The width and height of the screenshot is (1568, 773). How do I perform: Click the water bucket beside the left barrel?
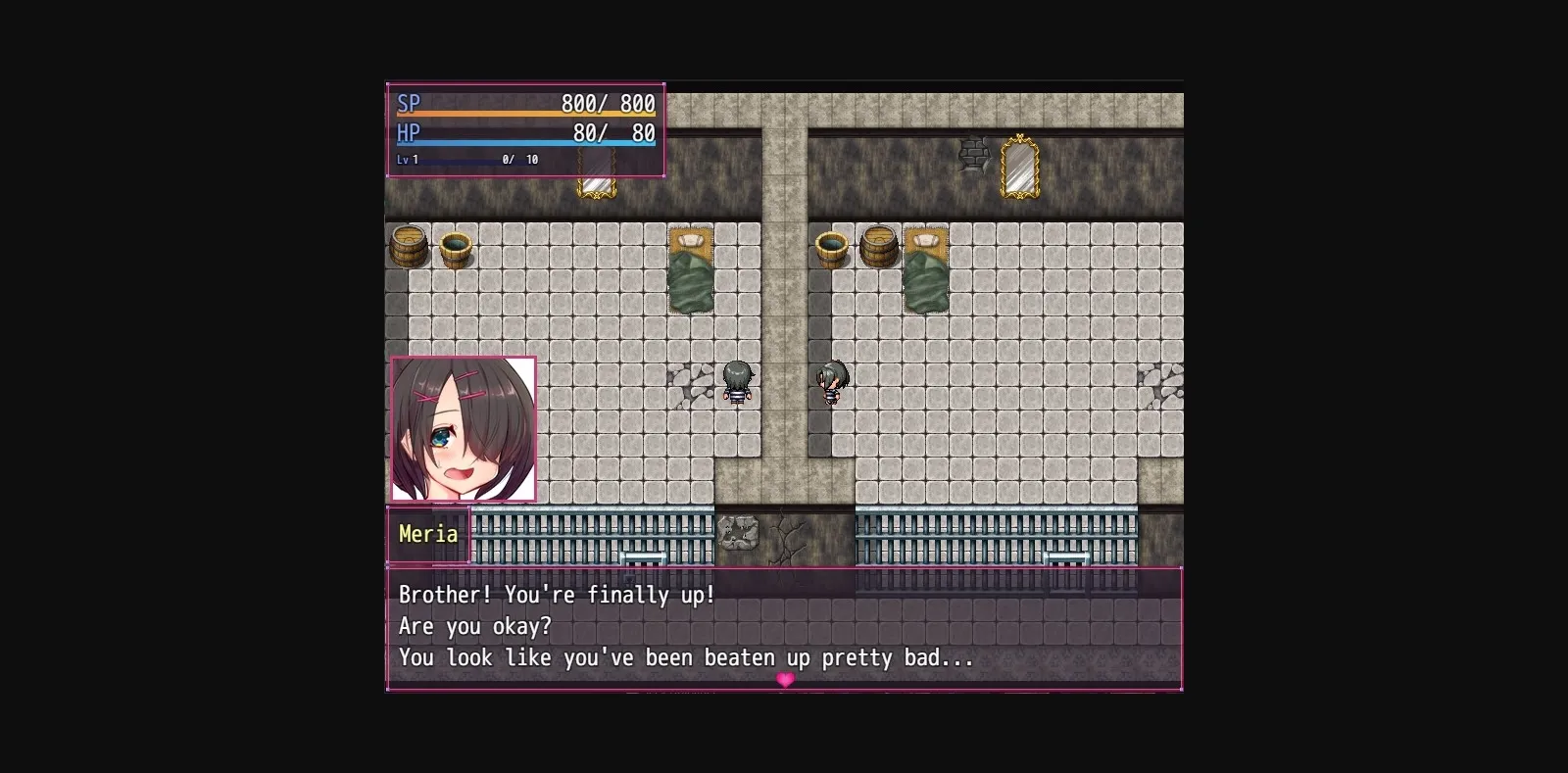coord(454,250)
